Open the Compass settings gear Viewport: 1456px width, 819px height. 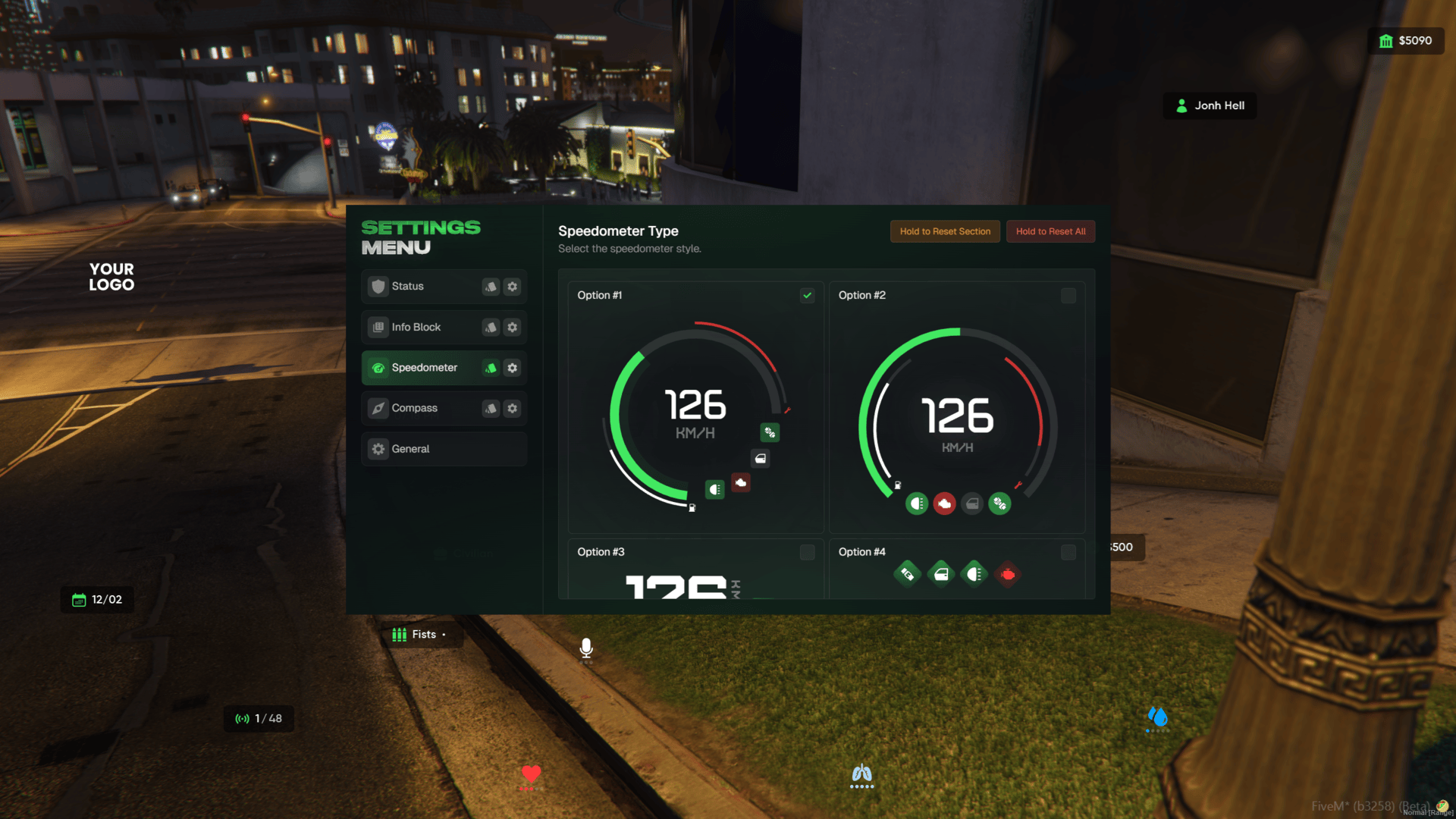pyautogui.click(x=512, y=408)
